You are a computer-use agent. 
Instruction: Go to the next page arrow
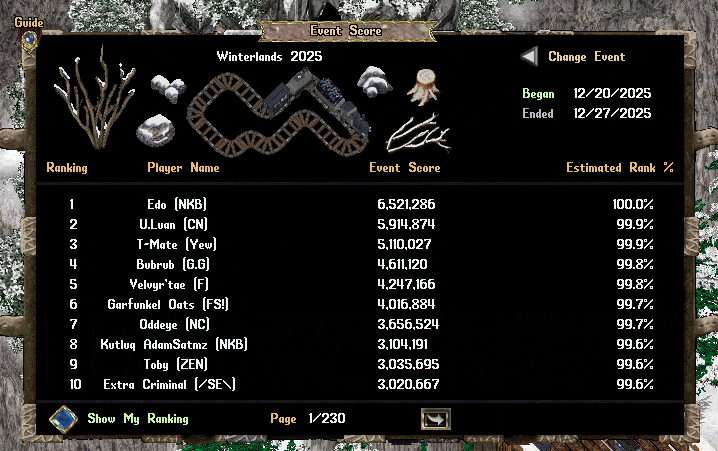(435, 419)
